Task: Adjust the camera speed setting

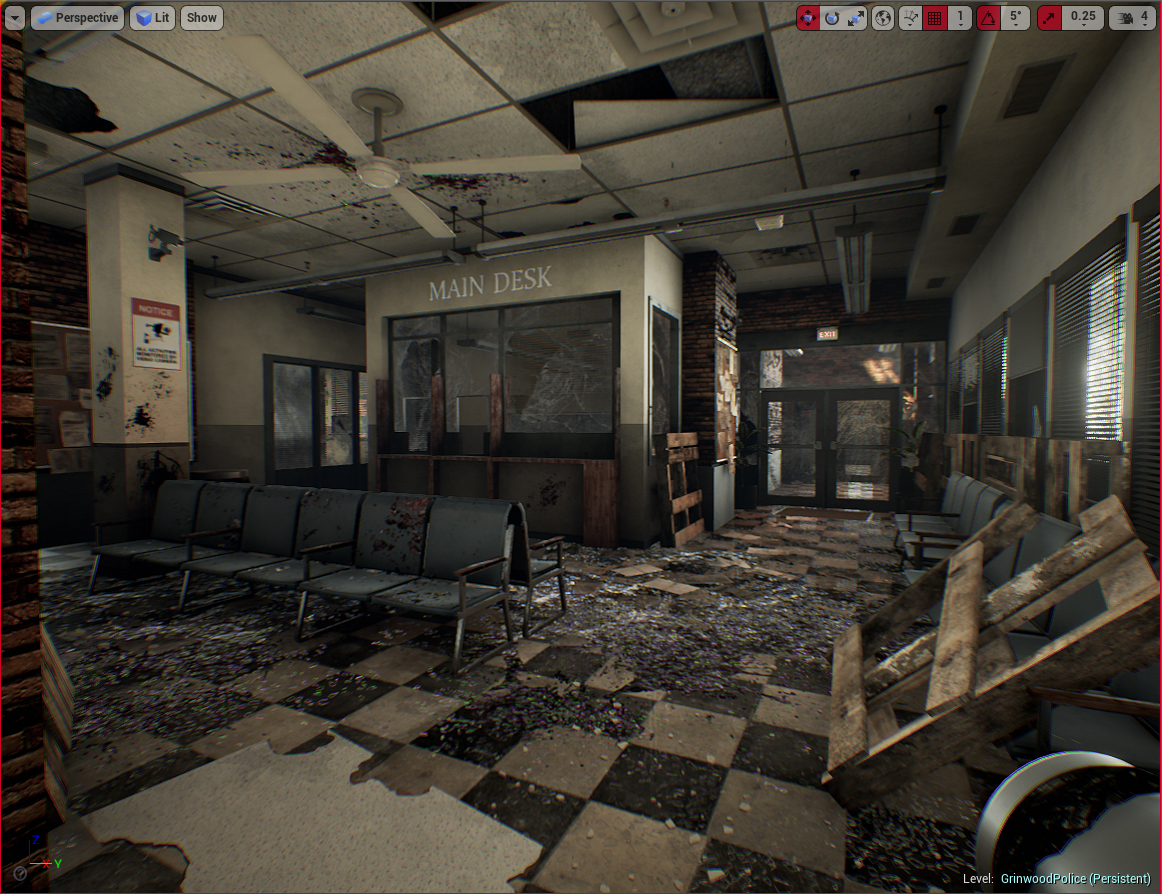Action: (1133, 17)
